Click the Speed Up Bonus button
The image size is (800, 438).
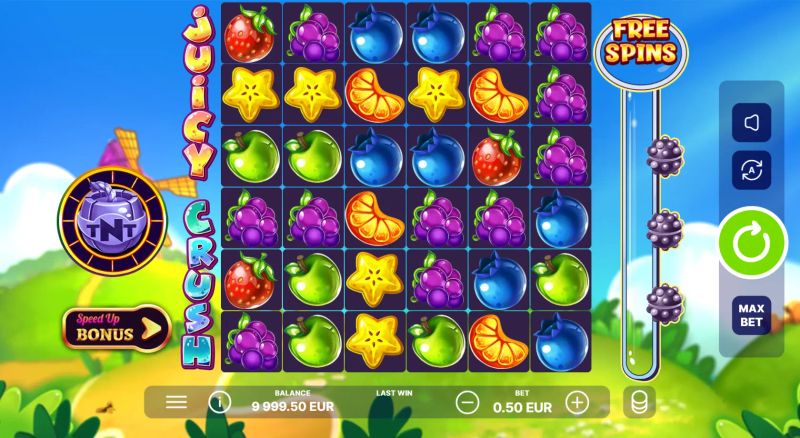(x=116, y=326)
